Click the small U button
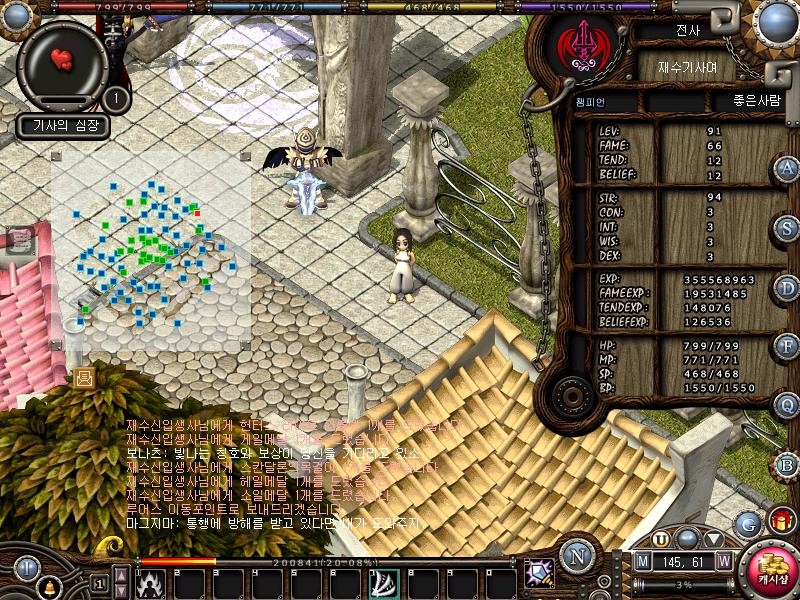The width and height of the screenshot is (800, 600). (661, 539)
